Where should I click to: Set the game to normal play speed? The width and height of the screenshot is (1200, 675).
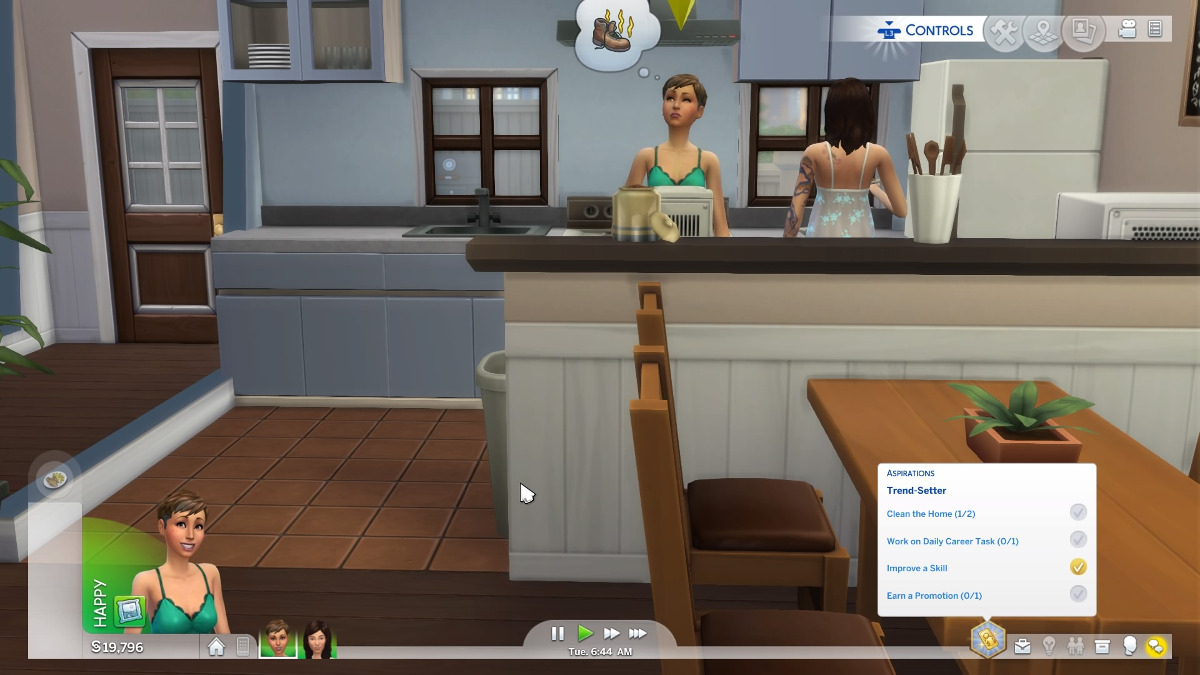pos(585,633)
